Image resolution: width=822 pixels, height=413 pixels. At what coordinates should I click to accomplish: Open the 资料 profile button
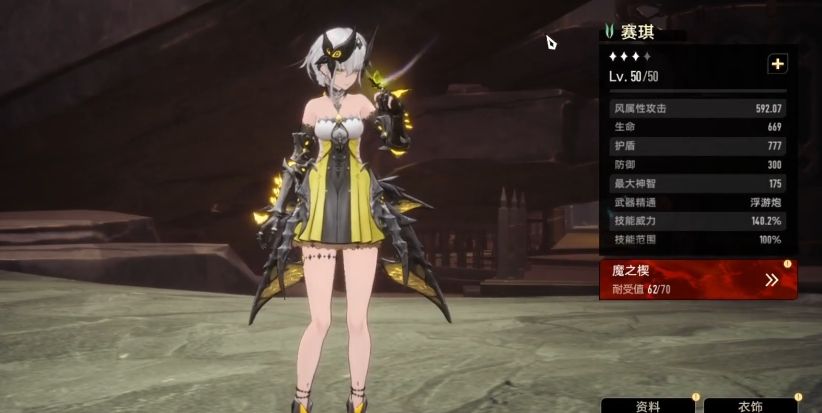point(648,406)
